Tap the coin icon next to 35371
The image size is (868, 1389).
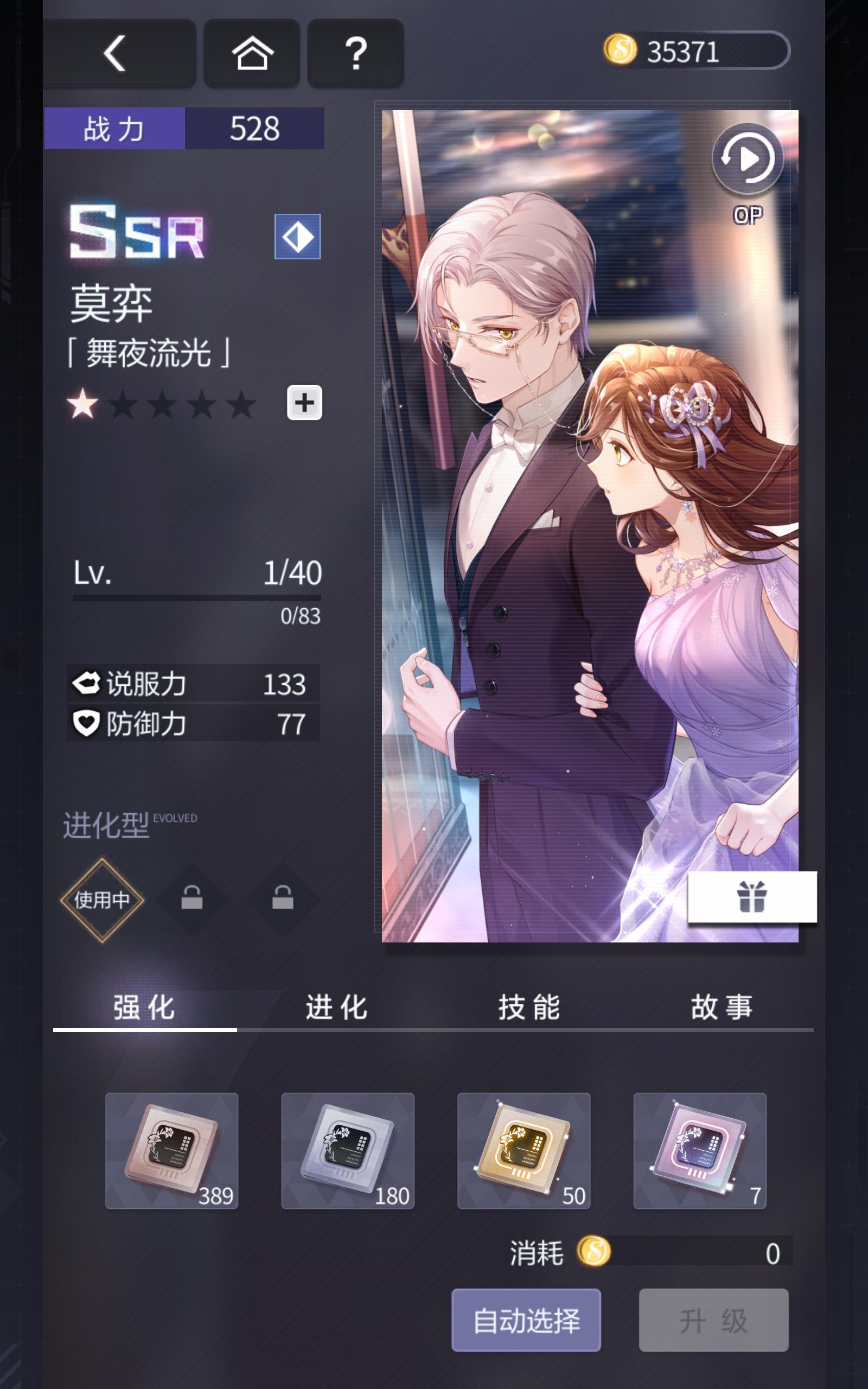point(620,52)
